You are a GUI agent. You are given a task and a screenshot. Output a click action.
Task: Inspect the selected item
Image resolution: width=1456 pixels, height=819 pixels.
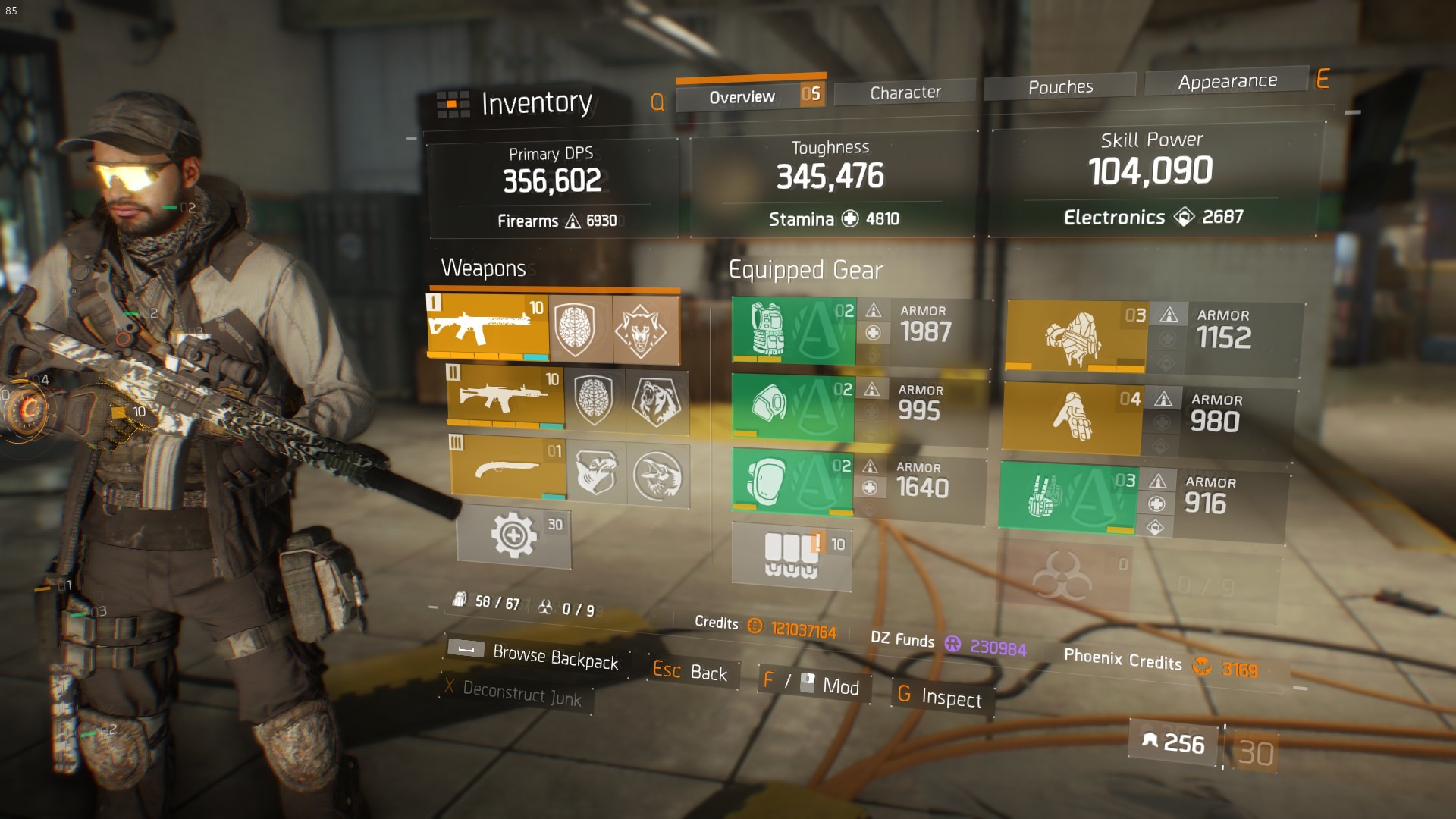(940, 696)
